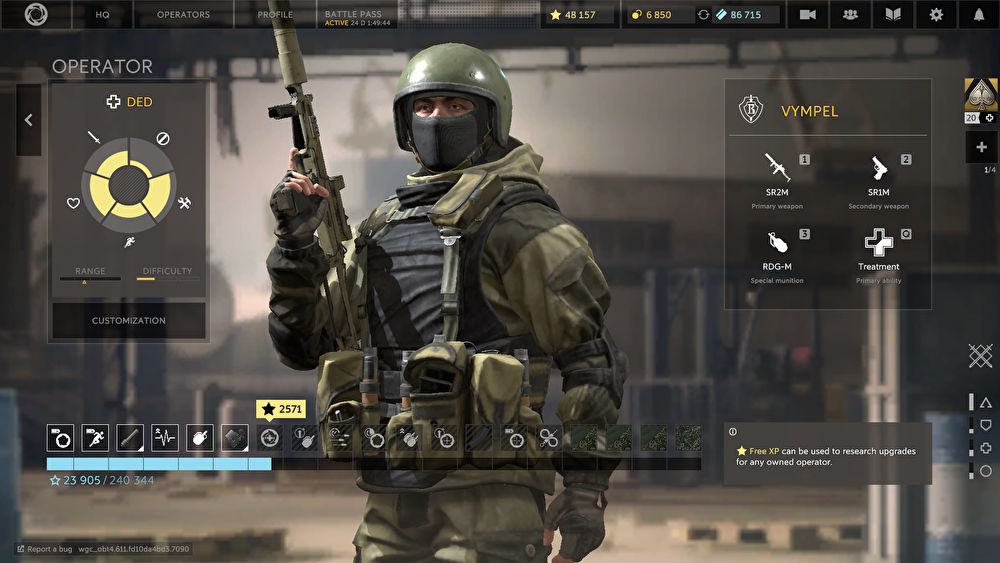Open operator Customization

click(x=129, y=321)
